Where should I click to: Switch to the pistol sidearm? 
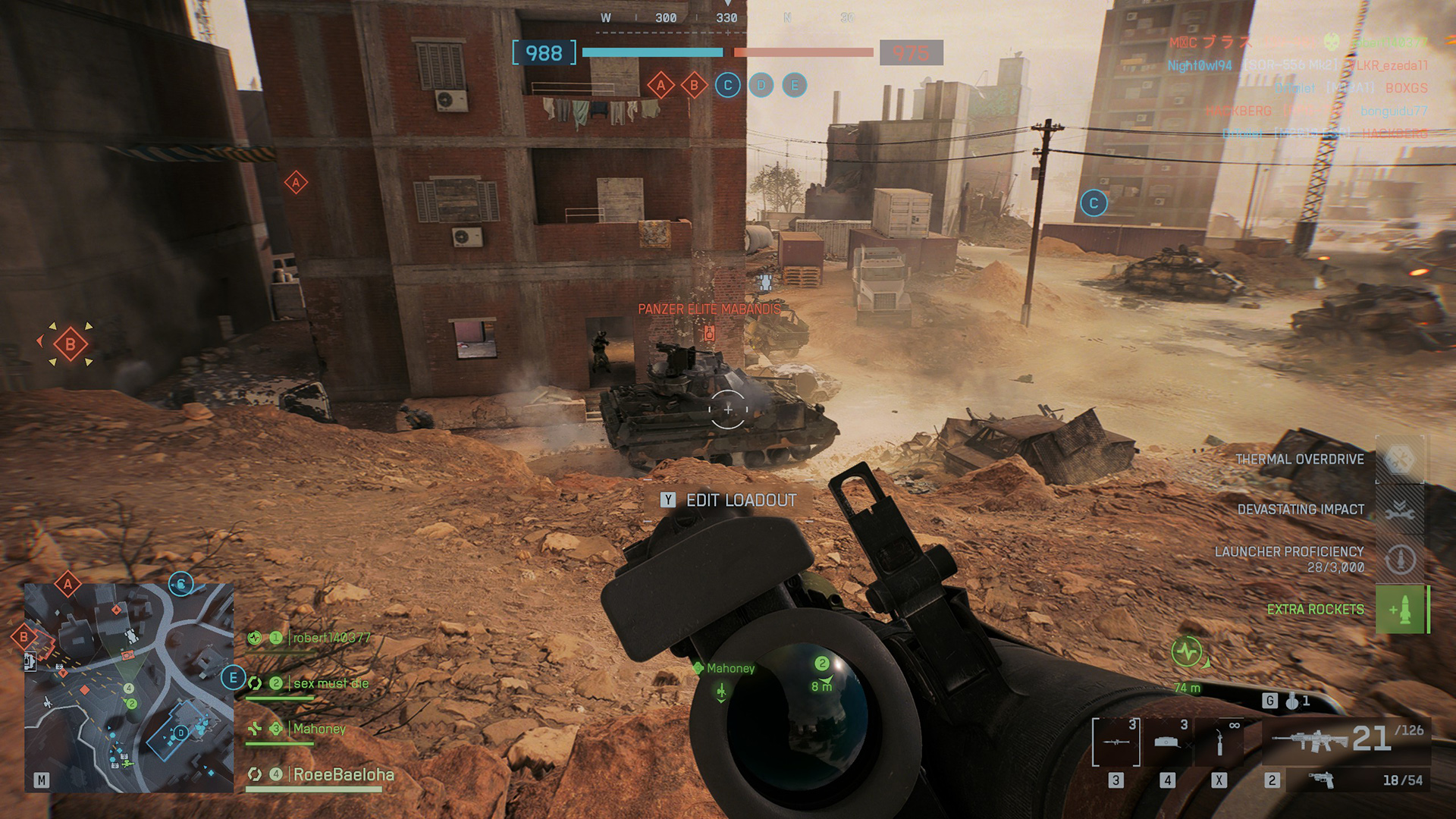point(1322,780)
